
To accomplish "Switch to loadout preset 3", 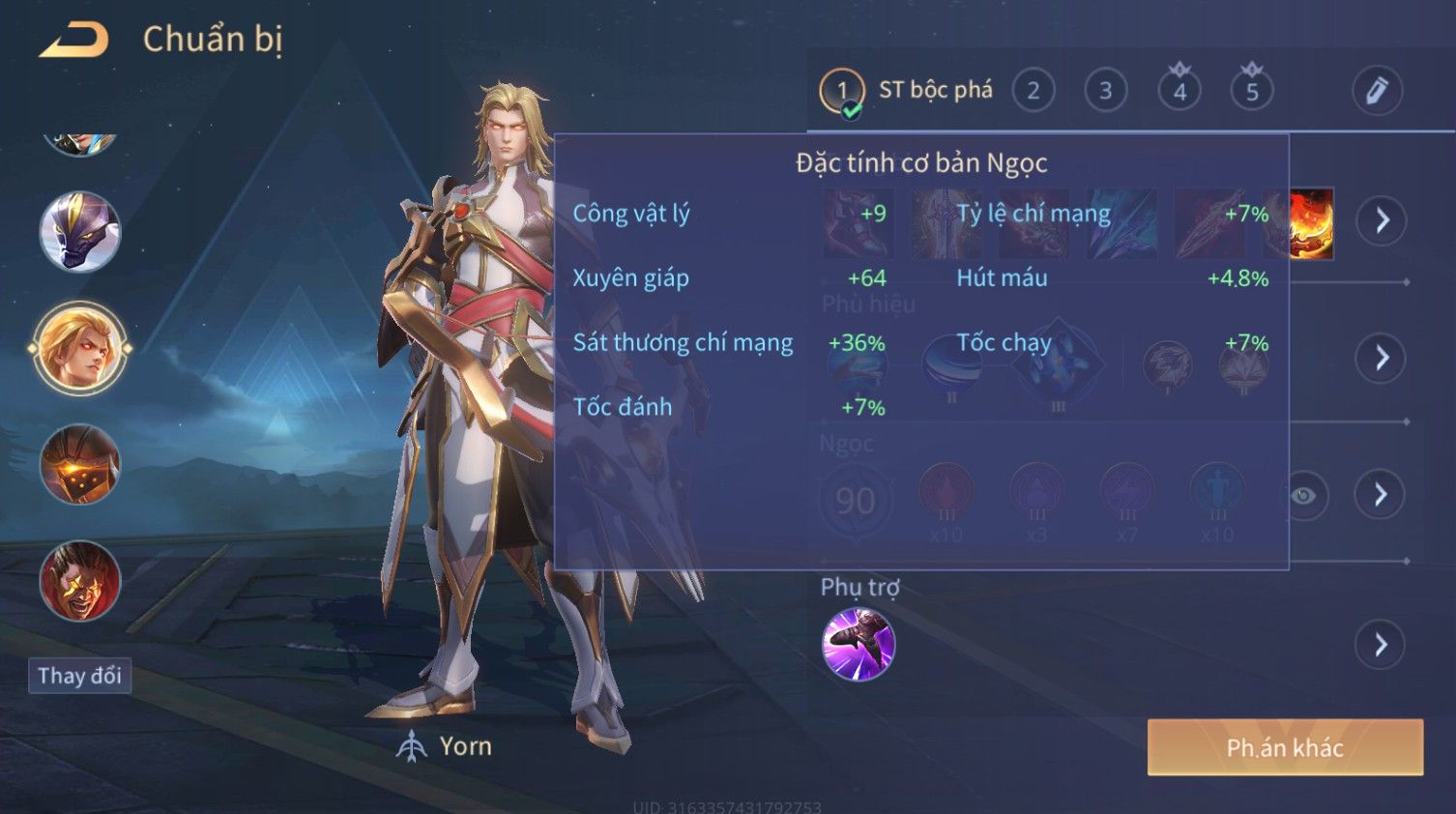I will coord(1105,91).
